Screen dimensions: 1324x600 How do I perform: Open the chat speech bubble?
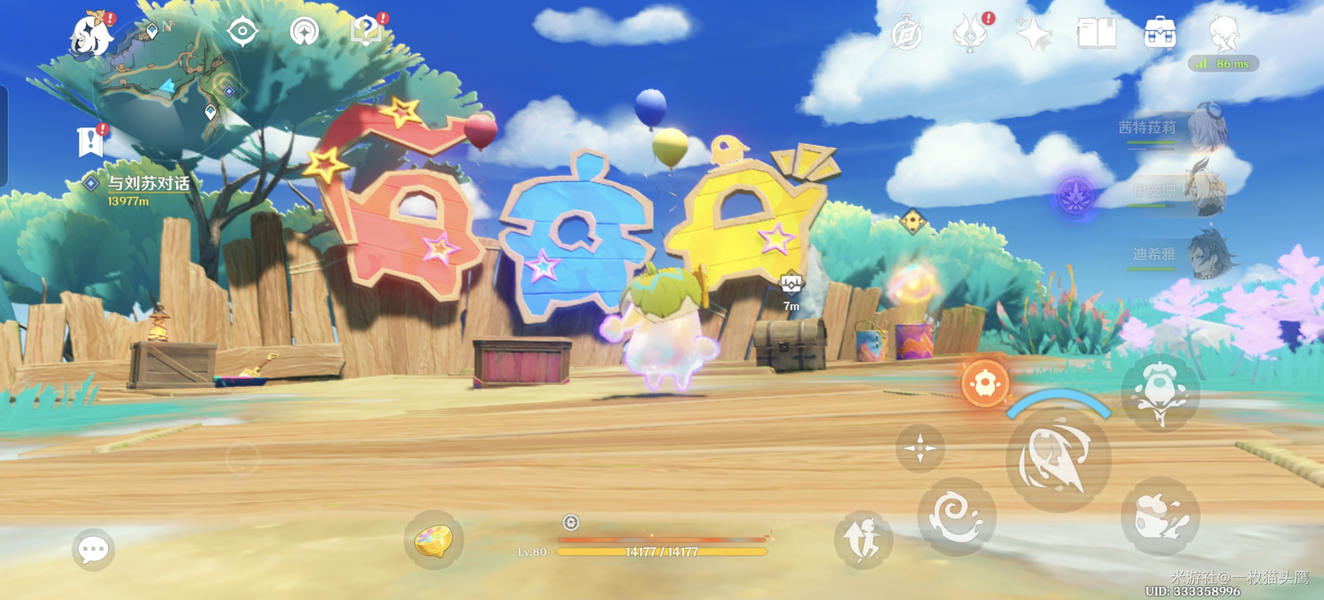[x=93, y=549]
